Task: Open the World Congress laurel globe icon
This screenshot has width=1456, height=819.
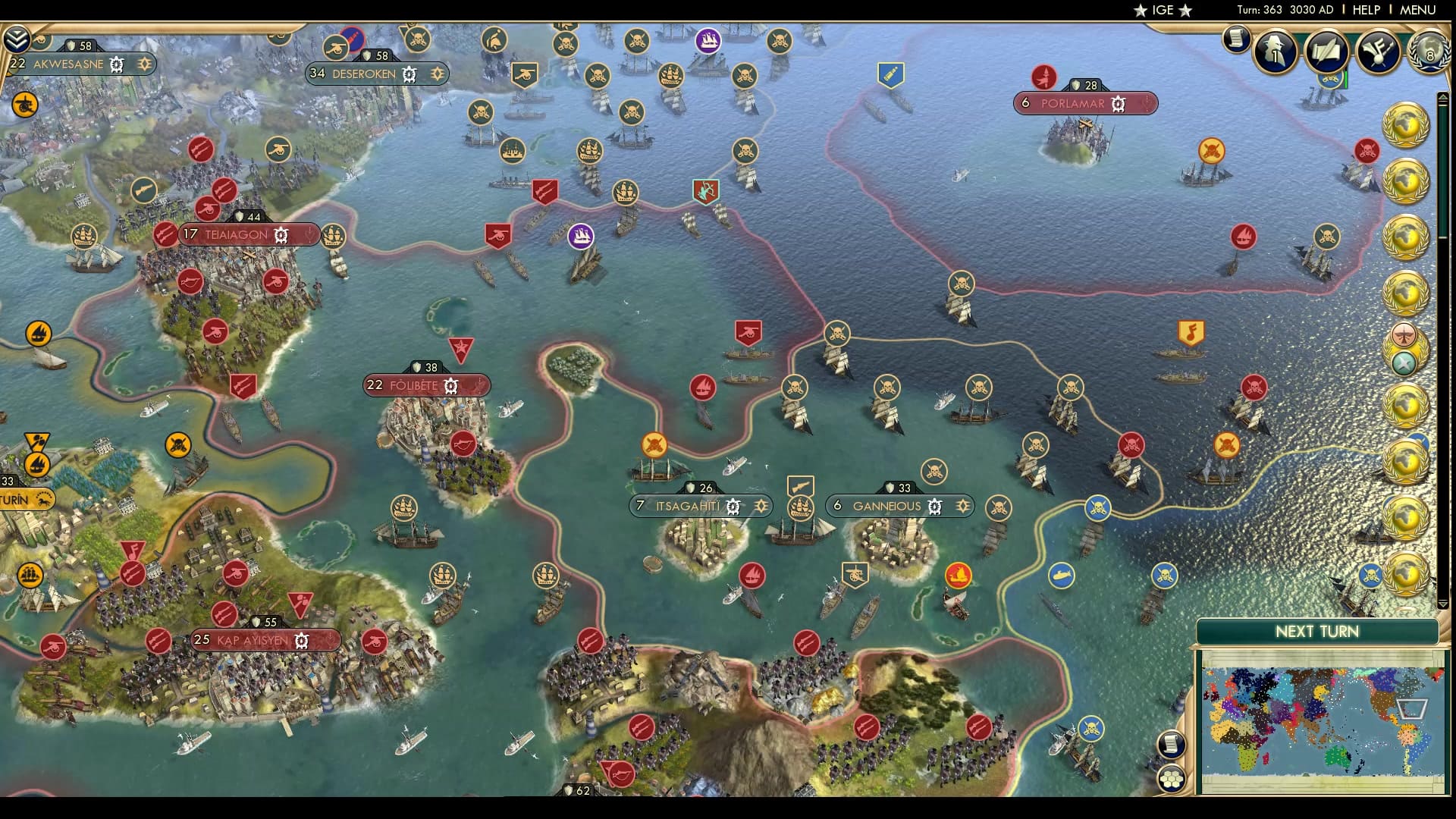Action: click(x=1429, y=52)
